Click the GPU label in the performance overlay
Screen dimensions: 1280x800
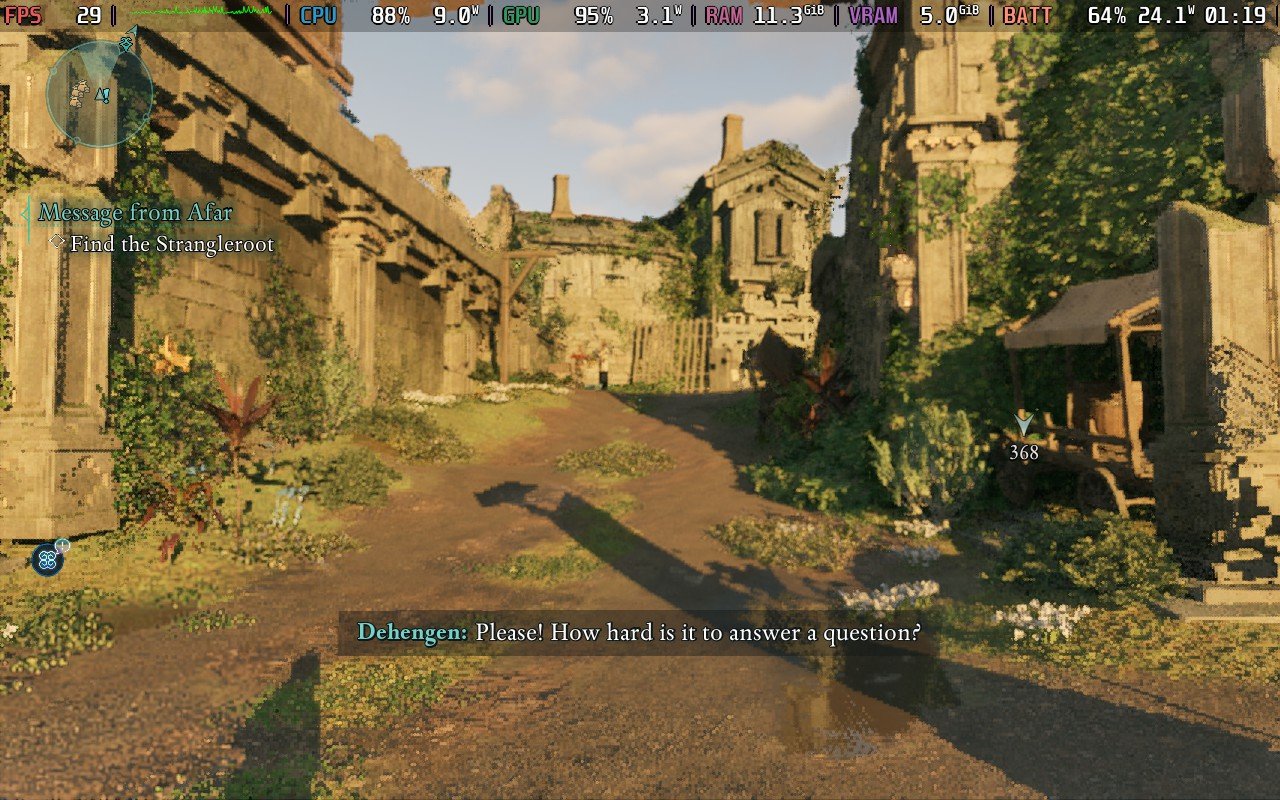pos(520,15)
